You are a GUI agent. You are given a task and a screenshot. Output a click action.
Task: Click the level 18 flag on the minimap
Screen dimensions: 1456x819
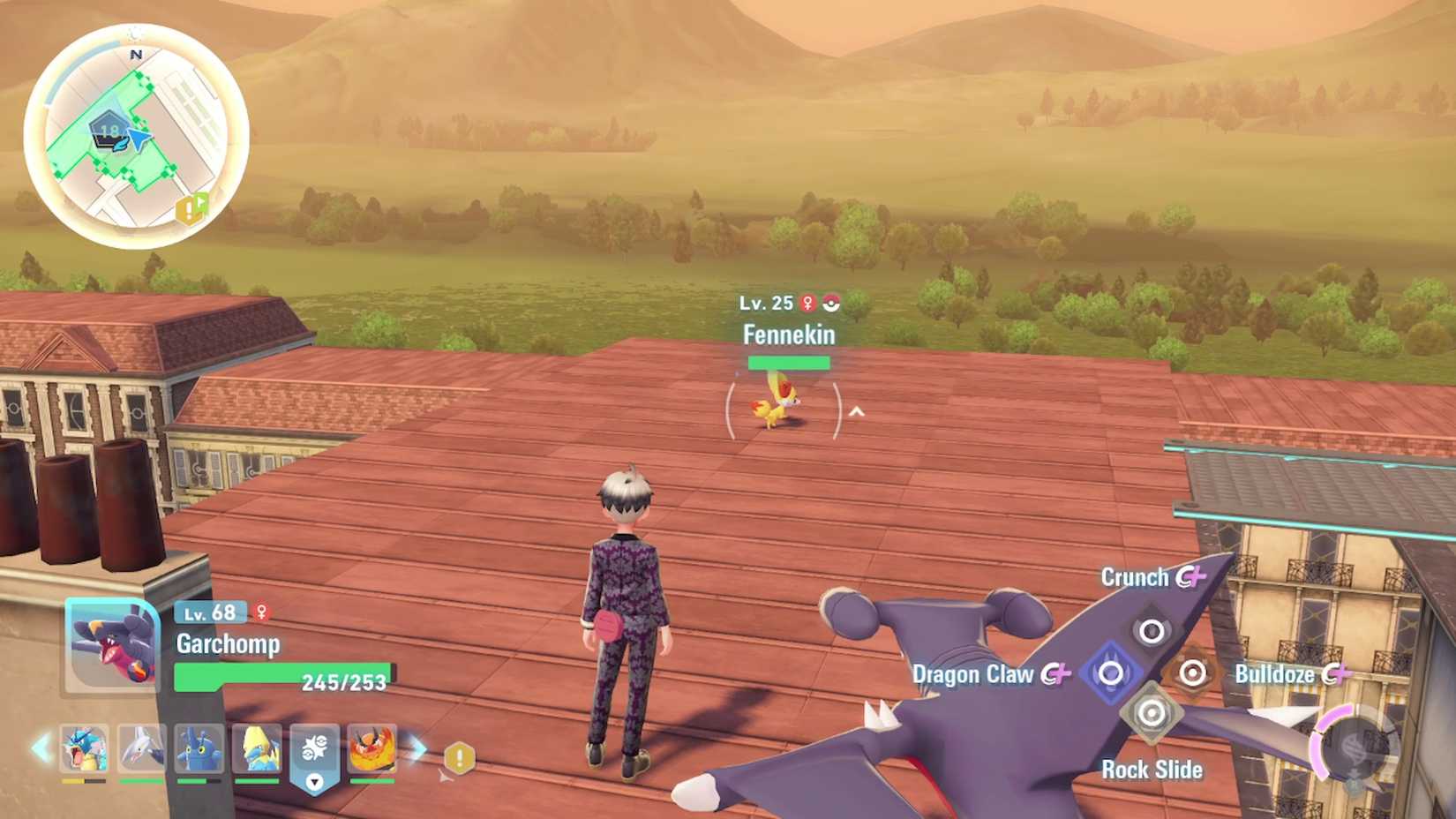109,129
